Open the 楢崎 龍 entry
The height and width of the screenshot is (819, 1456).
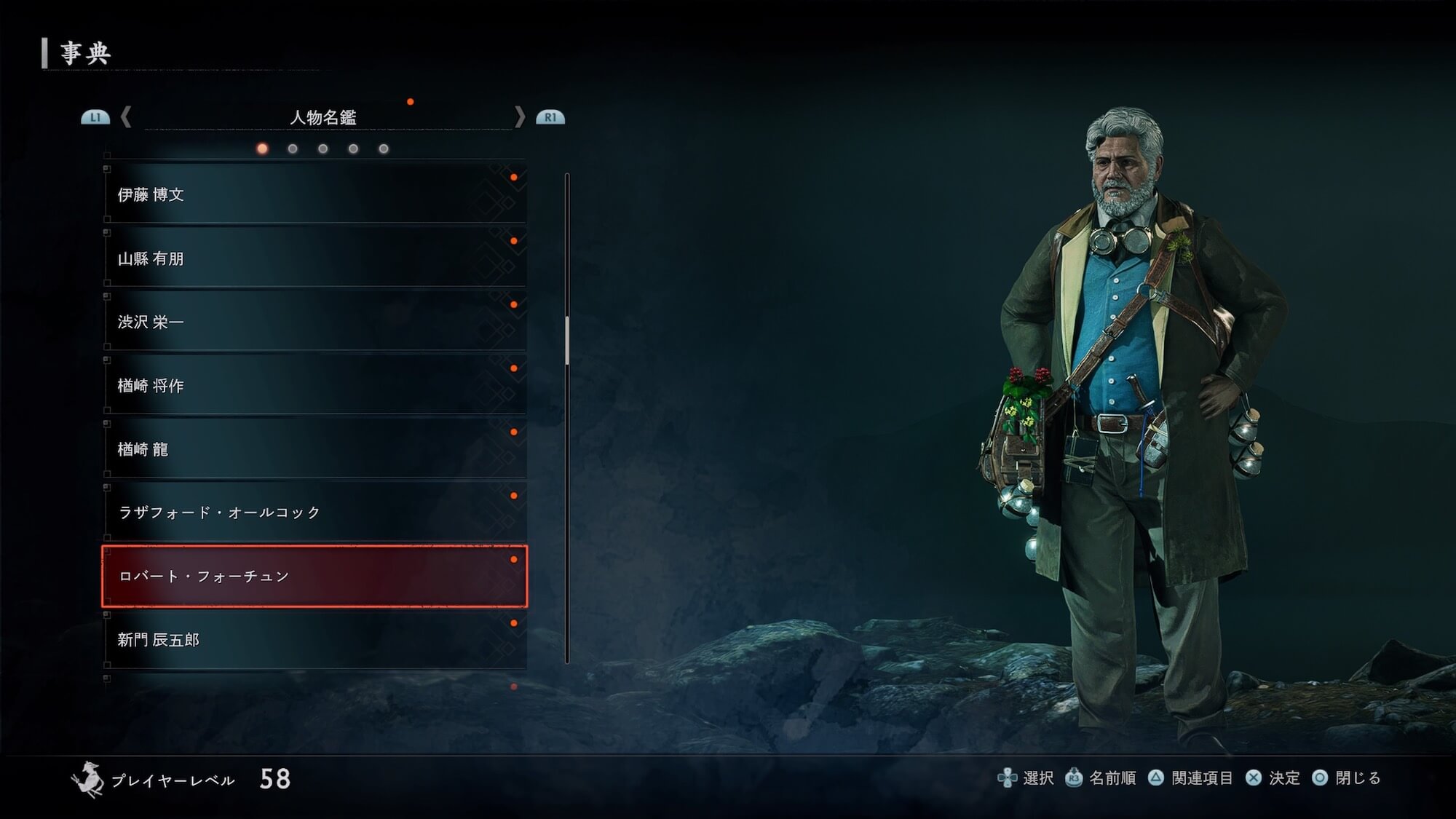click(x=314, y=449)
